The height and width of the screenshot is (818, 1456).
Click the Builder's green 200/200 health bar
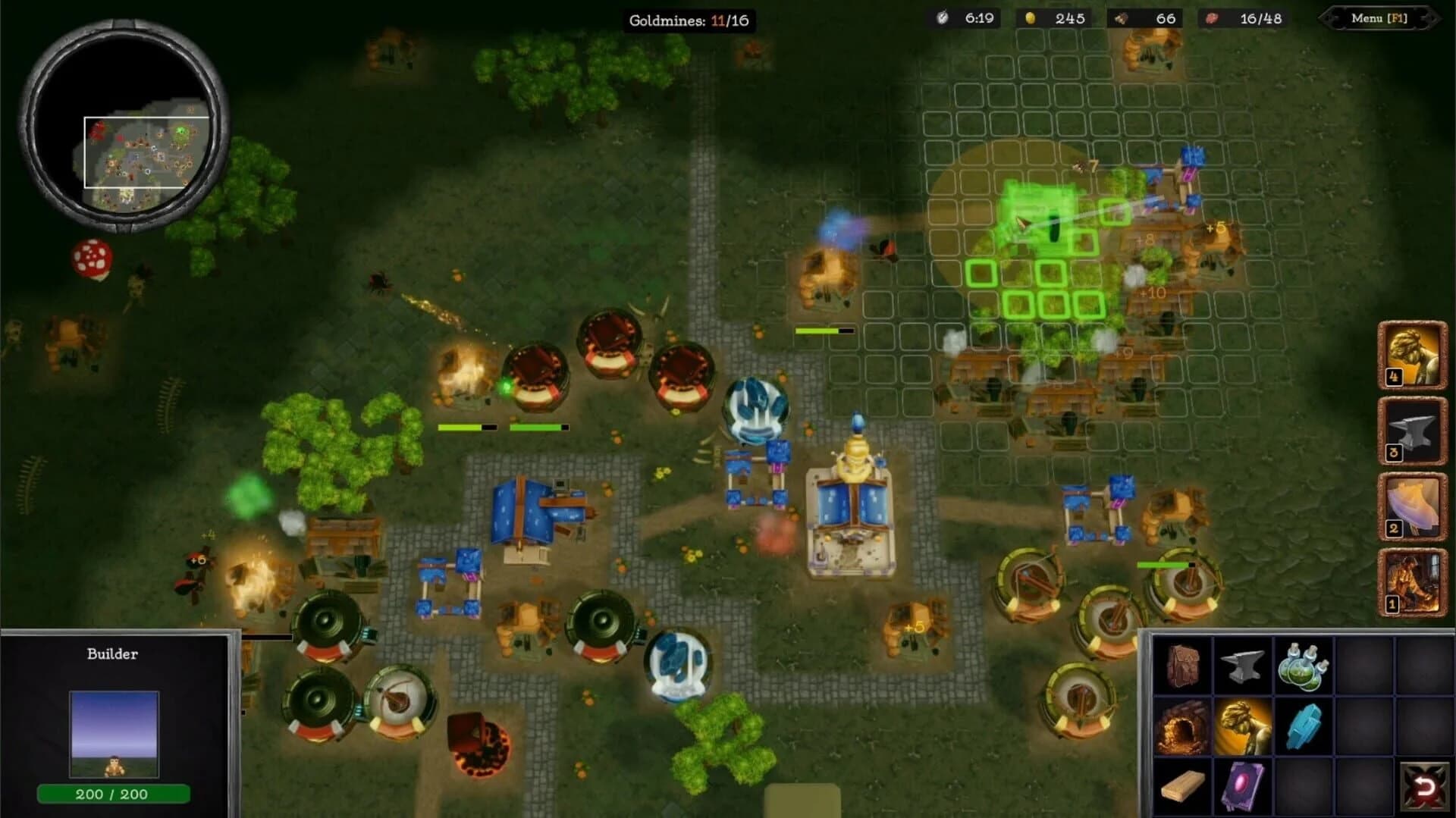tap(112, 795)
